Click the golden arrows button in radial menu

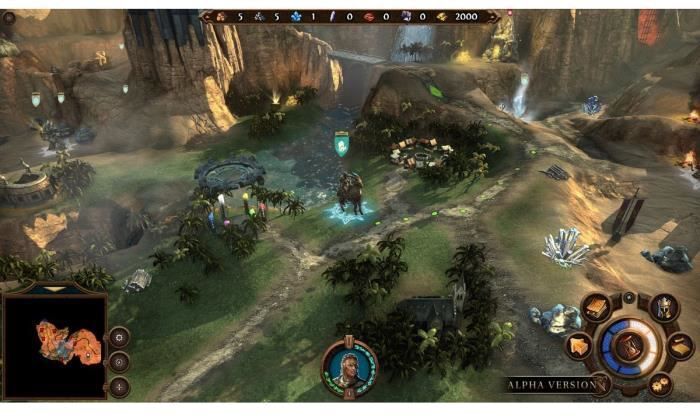click(x=580, y=346)
